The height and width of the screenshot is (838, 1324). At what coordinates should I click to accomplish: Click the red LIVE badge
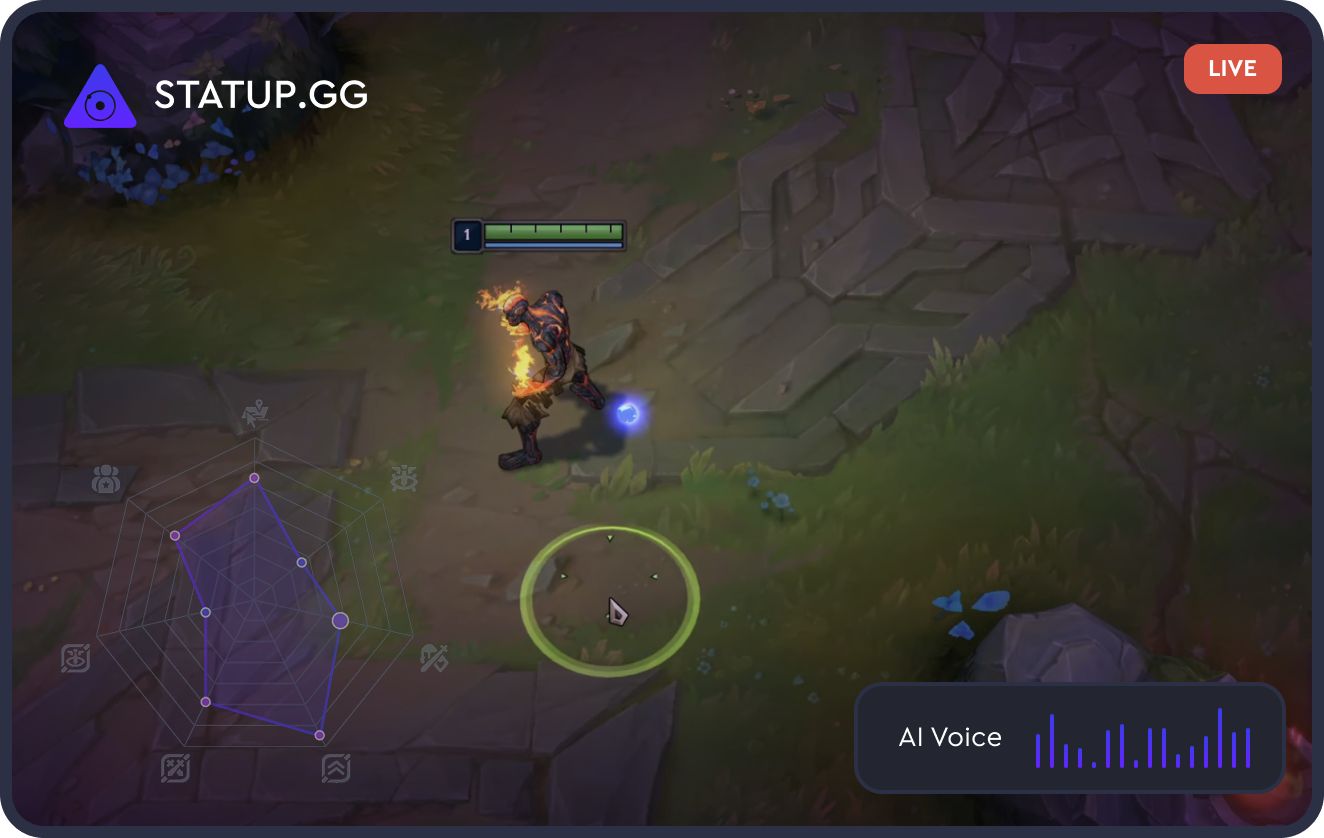click(1232, 69)
